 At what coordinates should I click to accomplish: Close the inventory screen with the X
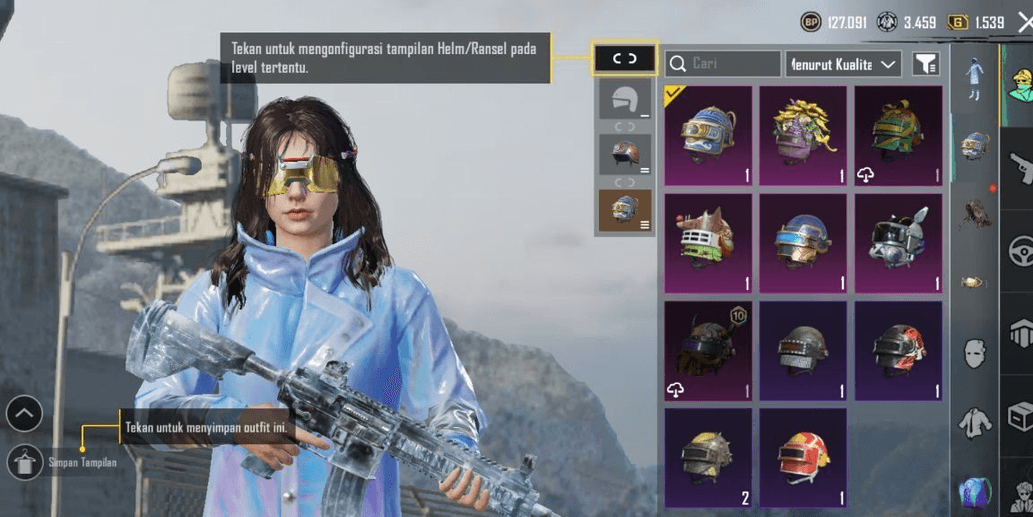(x=1024, y=23)
